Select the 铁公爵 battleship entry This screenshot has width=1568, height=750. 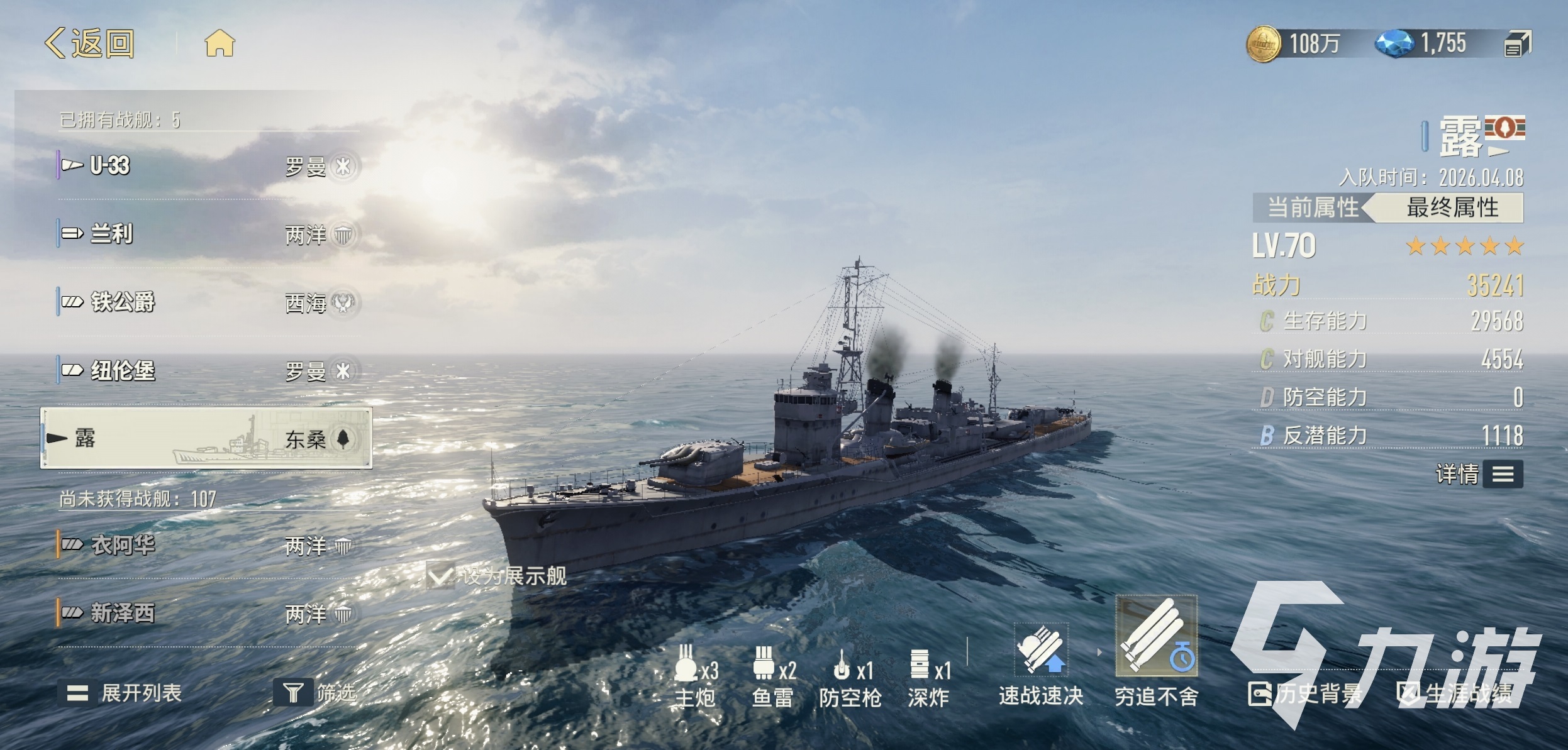click(x=208, y=302)
